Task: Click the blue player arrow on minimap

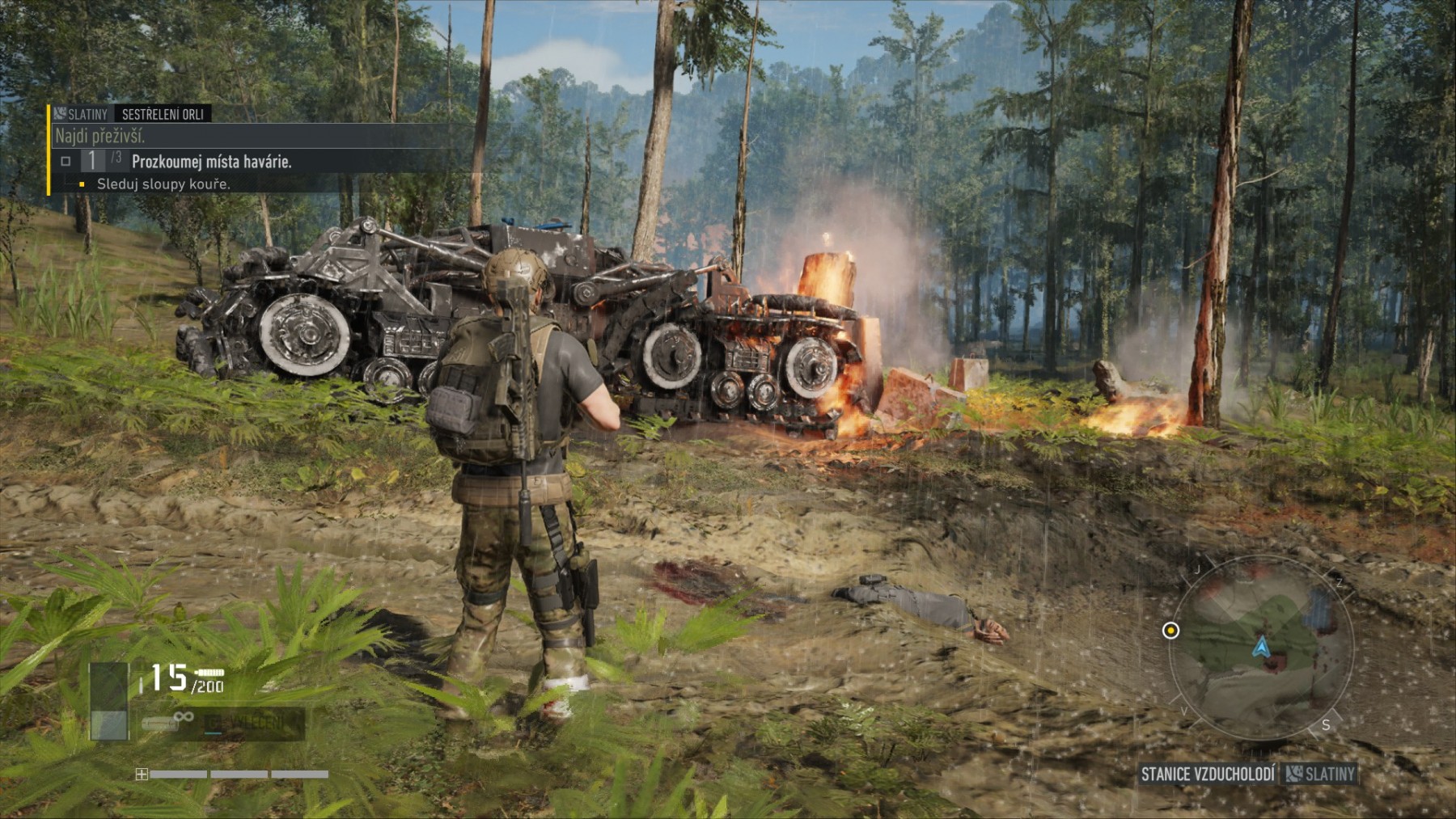Action: (1260, 647)
